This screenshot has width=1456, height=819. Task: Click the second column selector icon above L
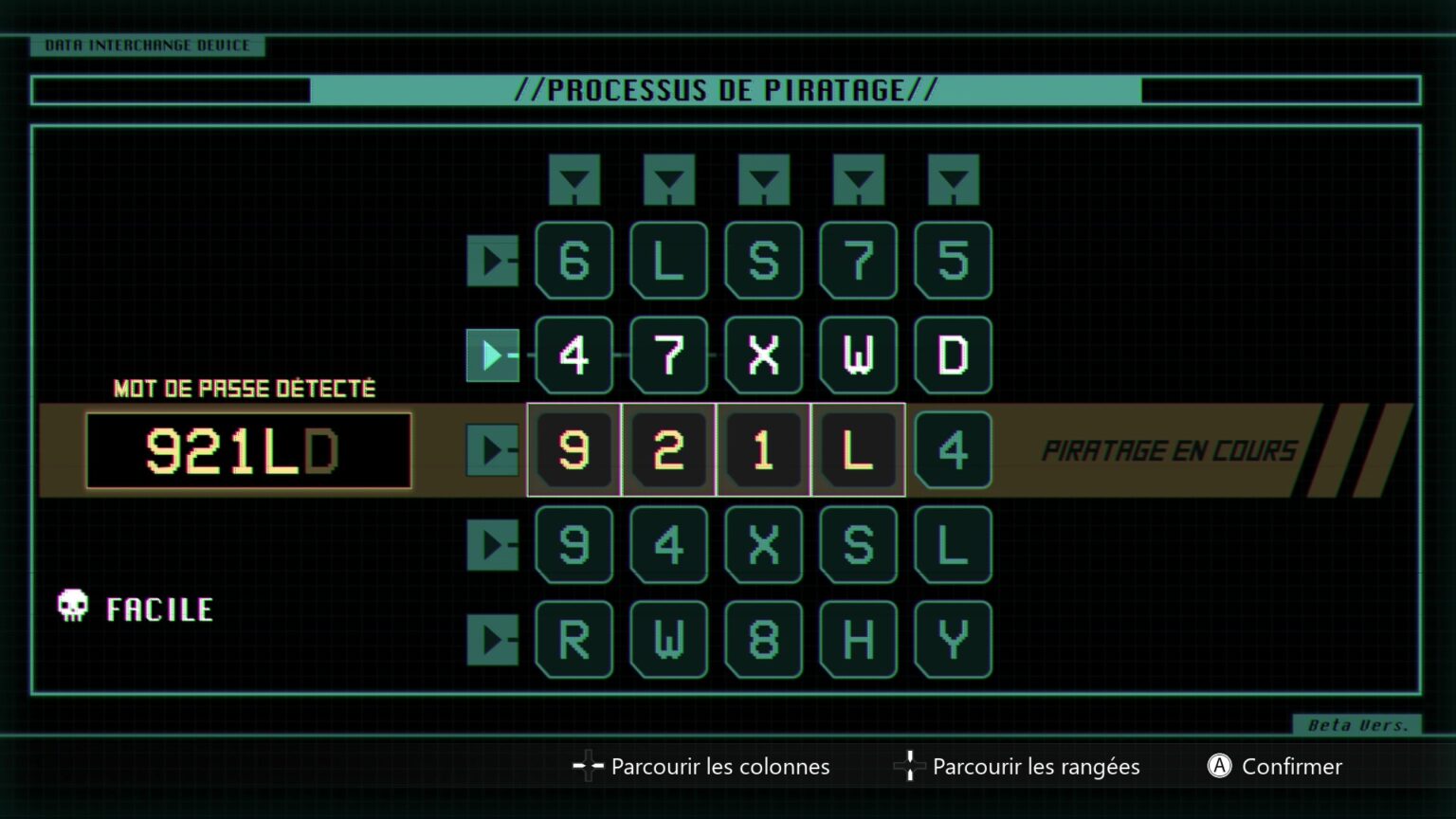[x=669, y=179]
